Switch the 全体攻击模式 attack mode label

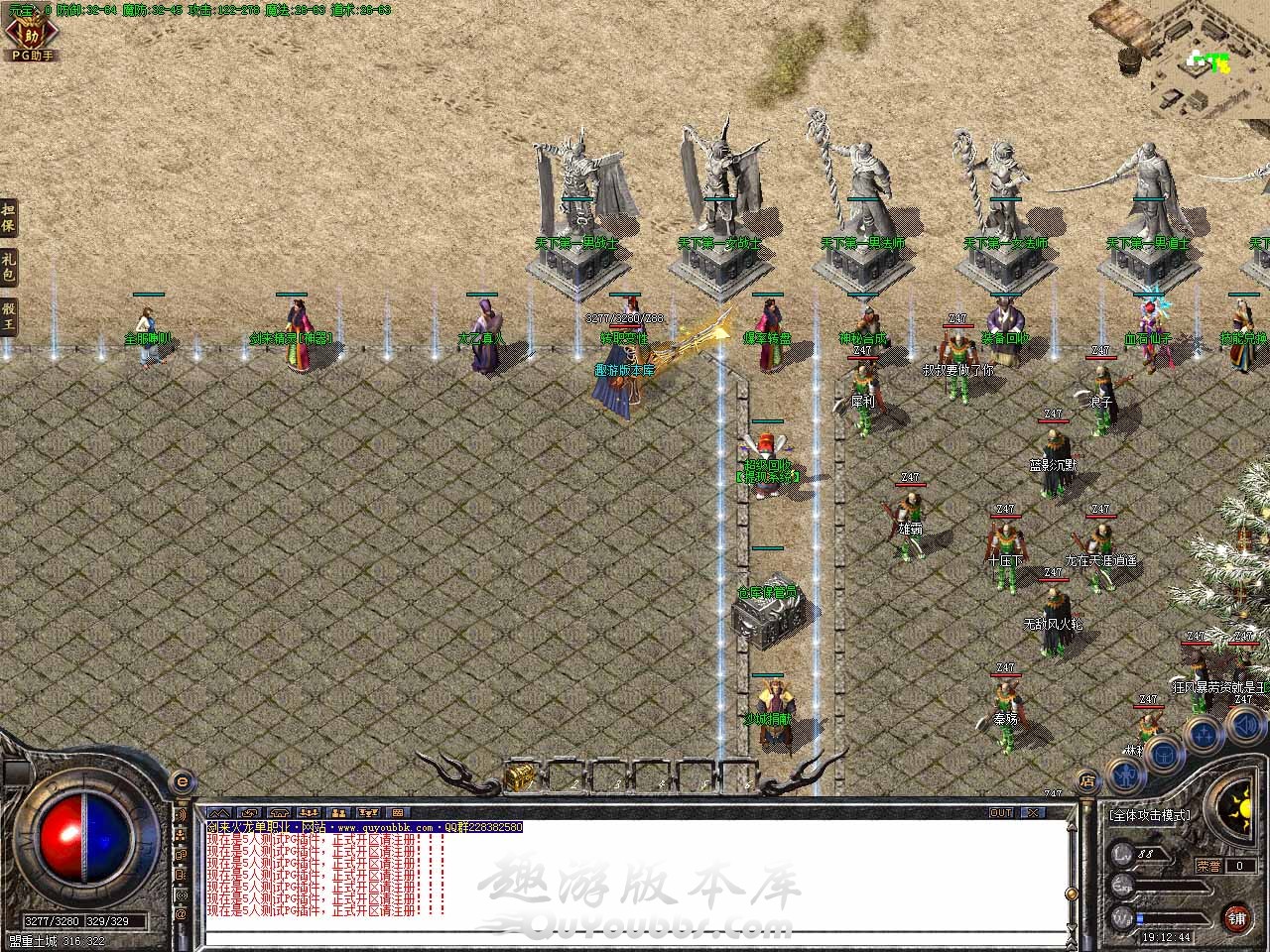[1149, 815]
